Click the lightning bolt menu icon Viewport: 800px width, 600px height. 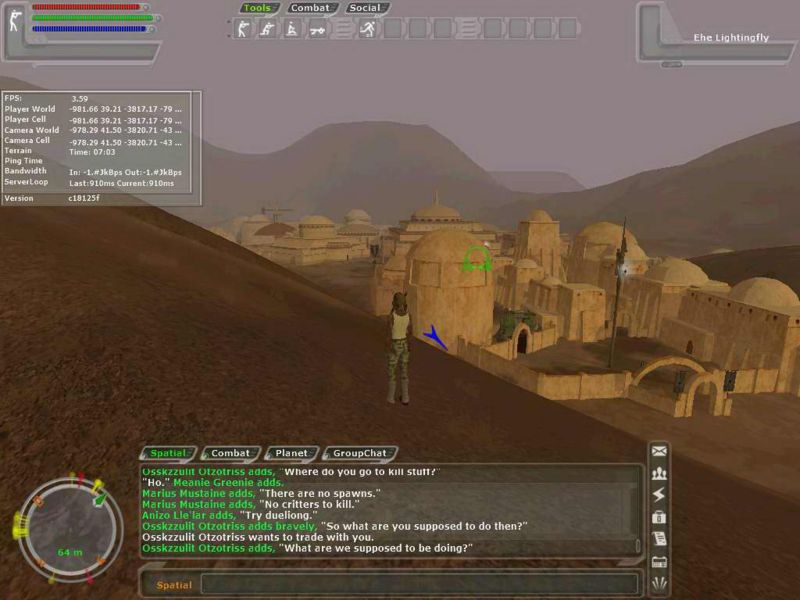point(659,495)
